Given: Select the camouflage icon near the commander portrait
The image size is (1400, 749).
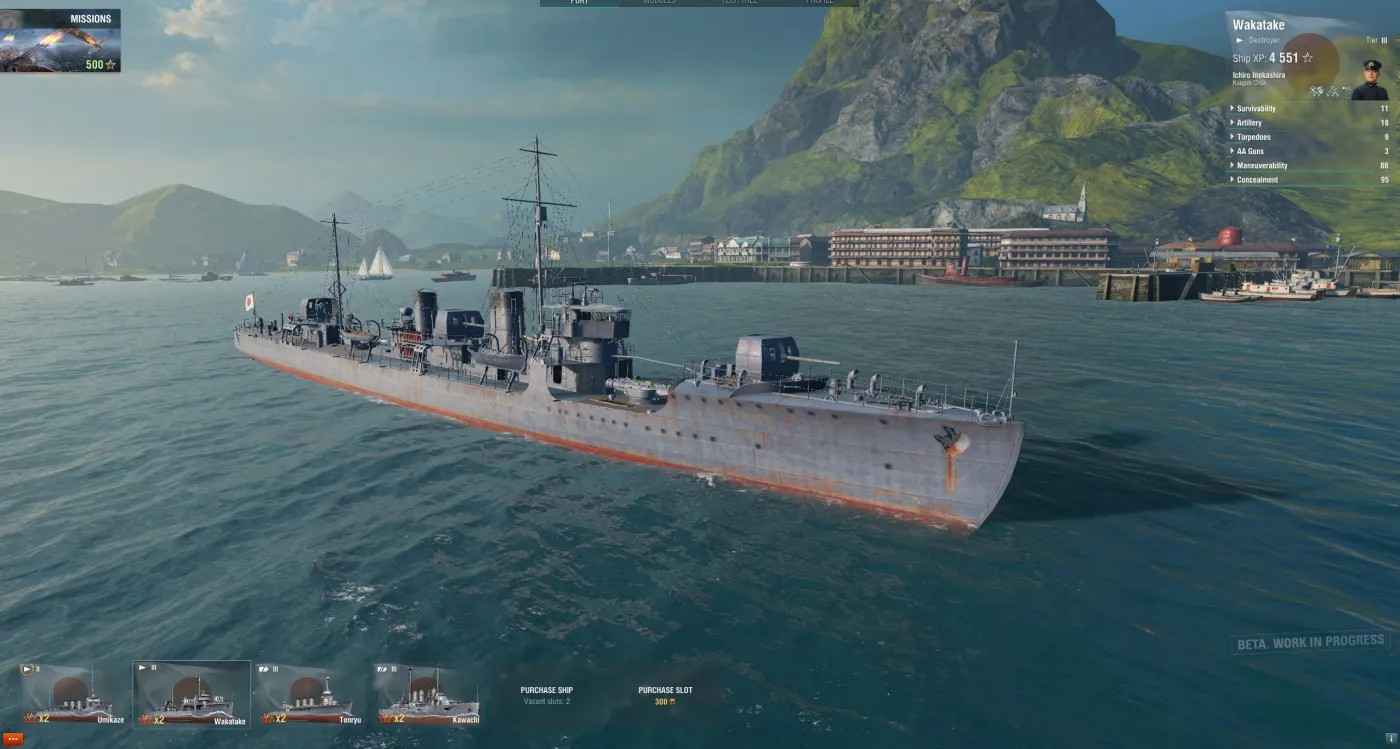Looking at the screenshot, I should 1333,92.
